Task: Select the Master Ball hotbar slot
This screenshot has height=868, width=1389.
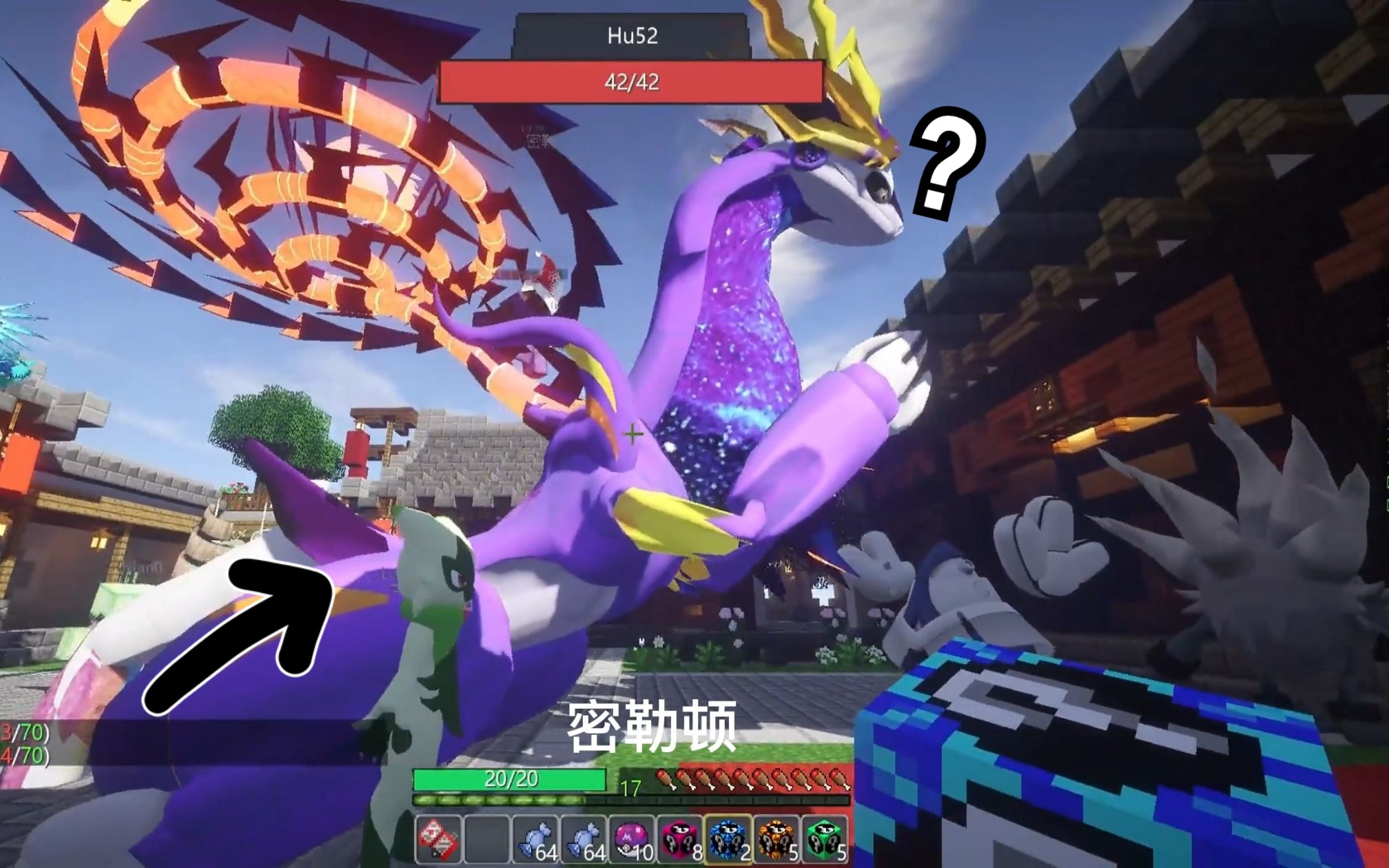Action: click(634, 840)
